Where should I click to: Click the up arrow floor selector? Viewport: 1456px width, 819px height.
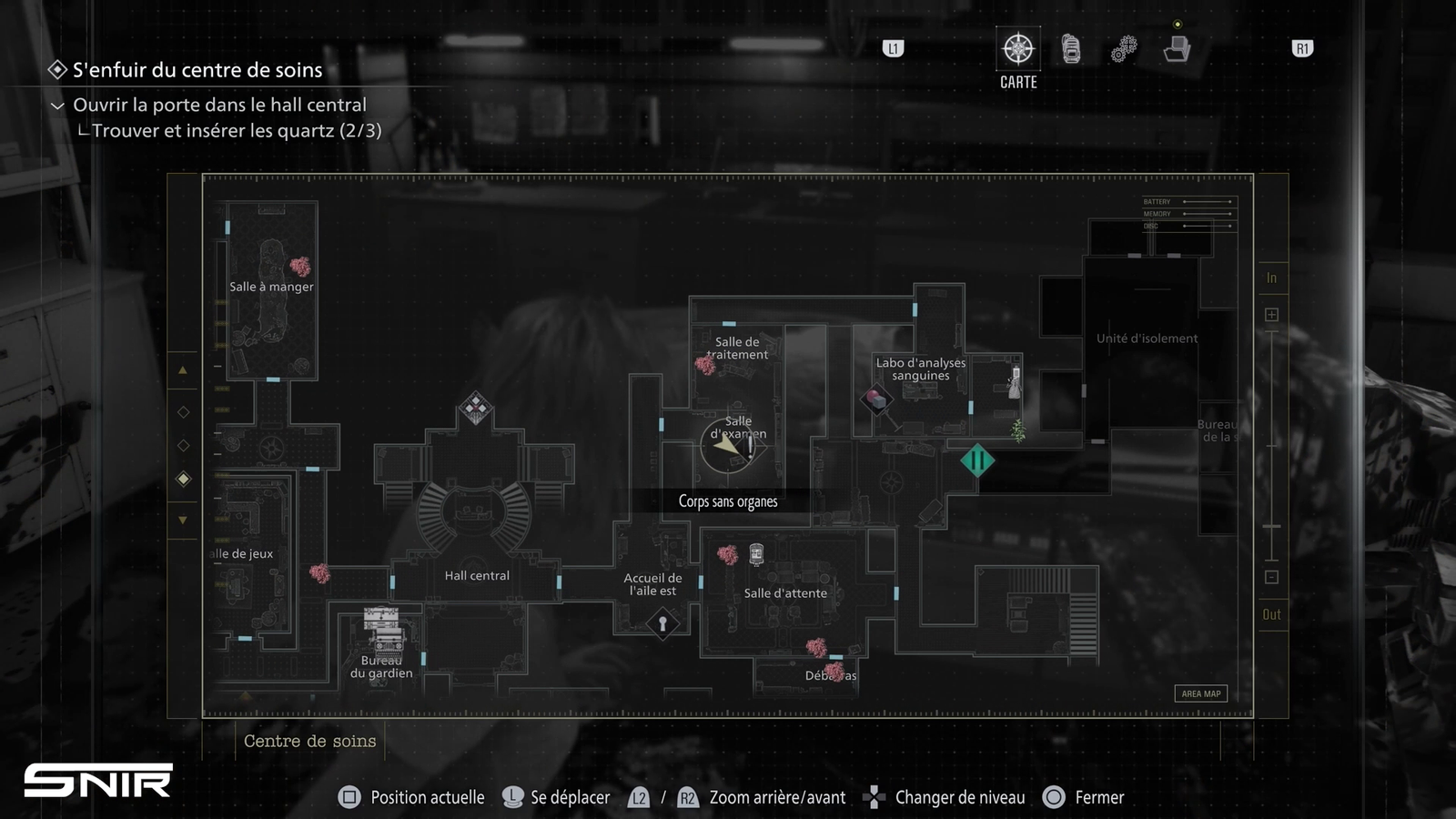coord(183,370)
